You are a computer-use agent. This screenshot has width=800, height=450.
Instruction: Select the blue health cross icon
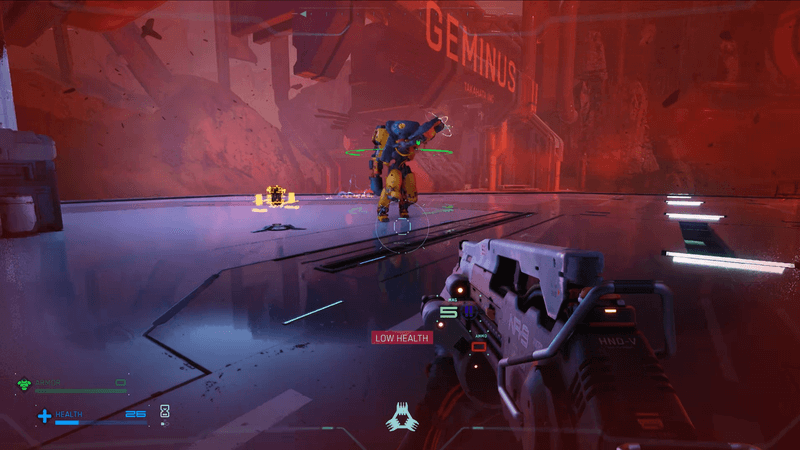[x=44, y=416]
